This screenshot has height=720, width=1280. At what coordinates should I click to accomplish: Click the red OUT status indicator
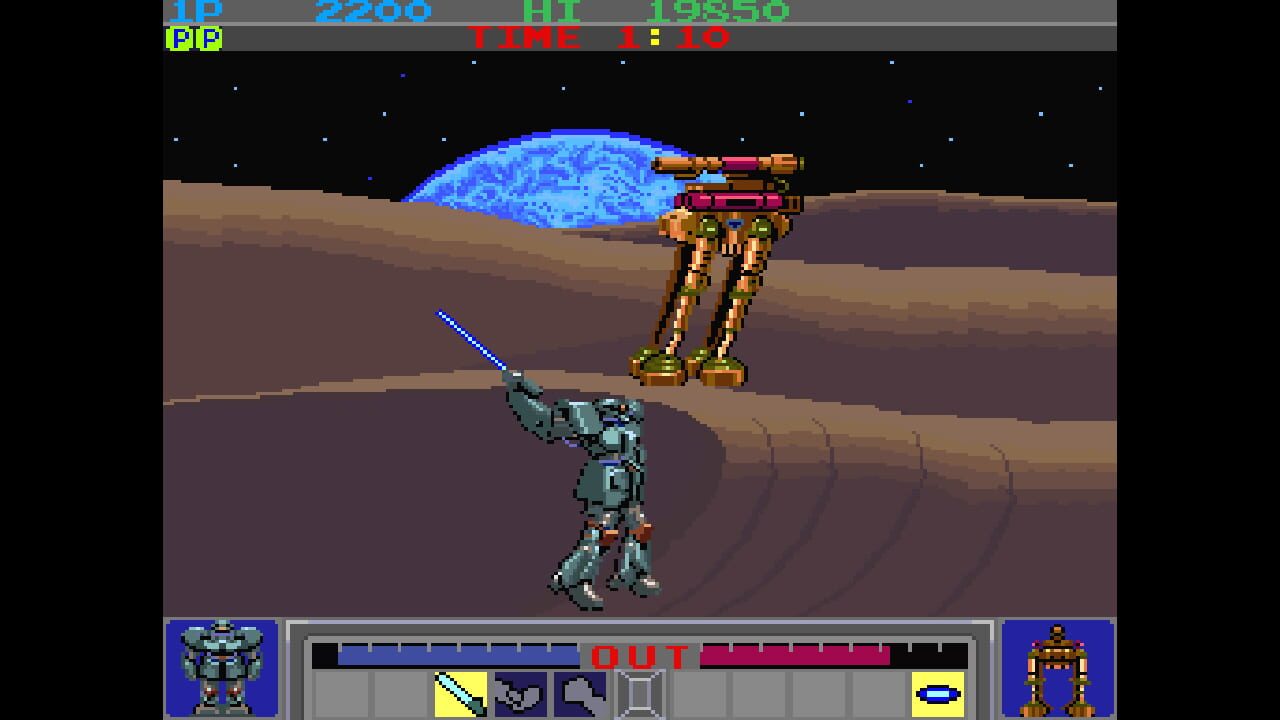(x=638, y=657)
